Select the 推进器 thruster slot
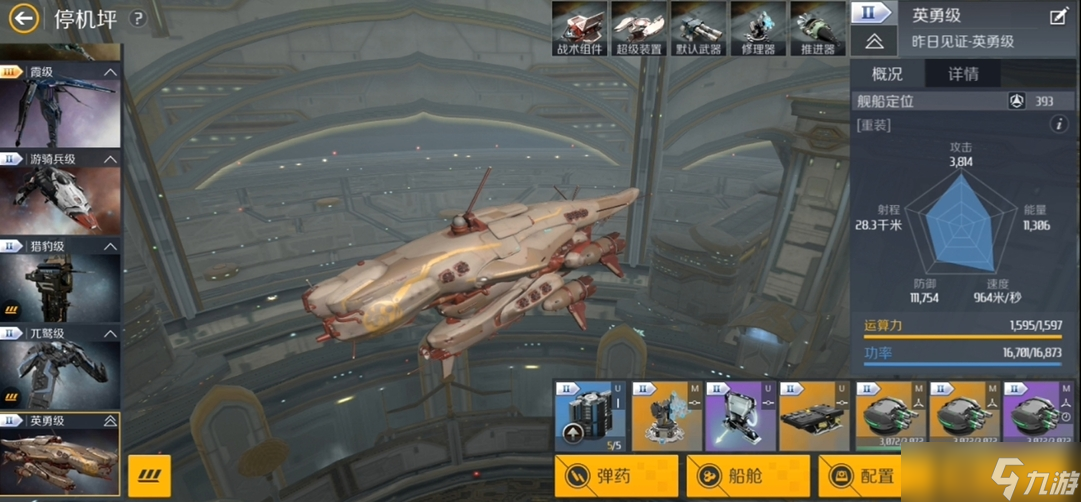The height and width of the screenshot is (502, 1081). coord(817,27)
